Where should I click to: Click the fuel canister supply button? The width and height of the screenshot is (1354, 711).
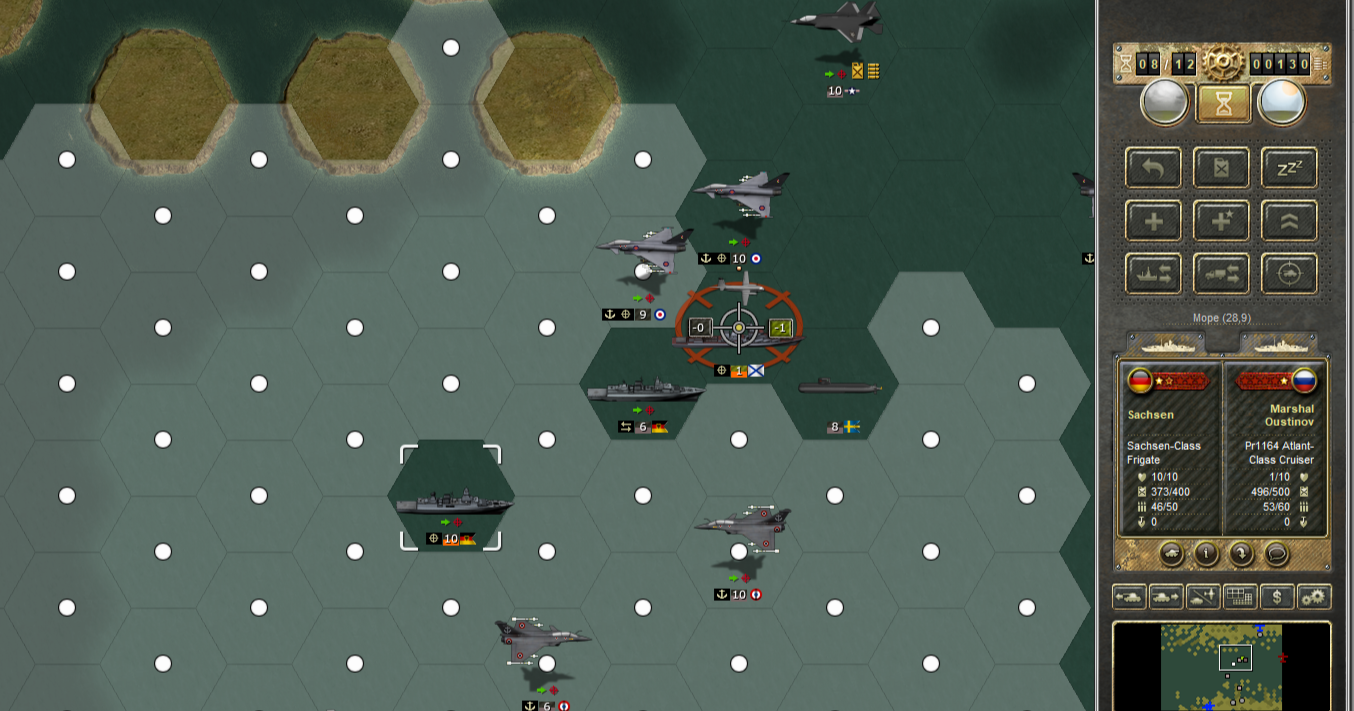point(1221,168)
